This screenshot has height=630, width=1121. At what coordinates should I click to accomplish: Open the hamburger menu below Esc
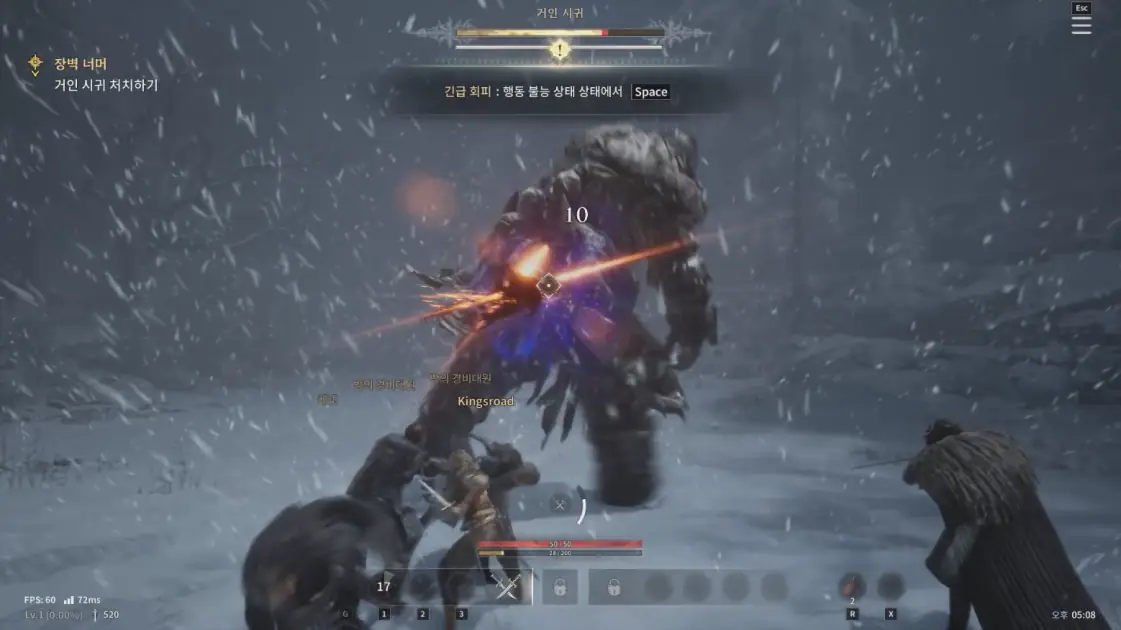(x=1081, y=26)
